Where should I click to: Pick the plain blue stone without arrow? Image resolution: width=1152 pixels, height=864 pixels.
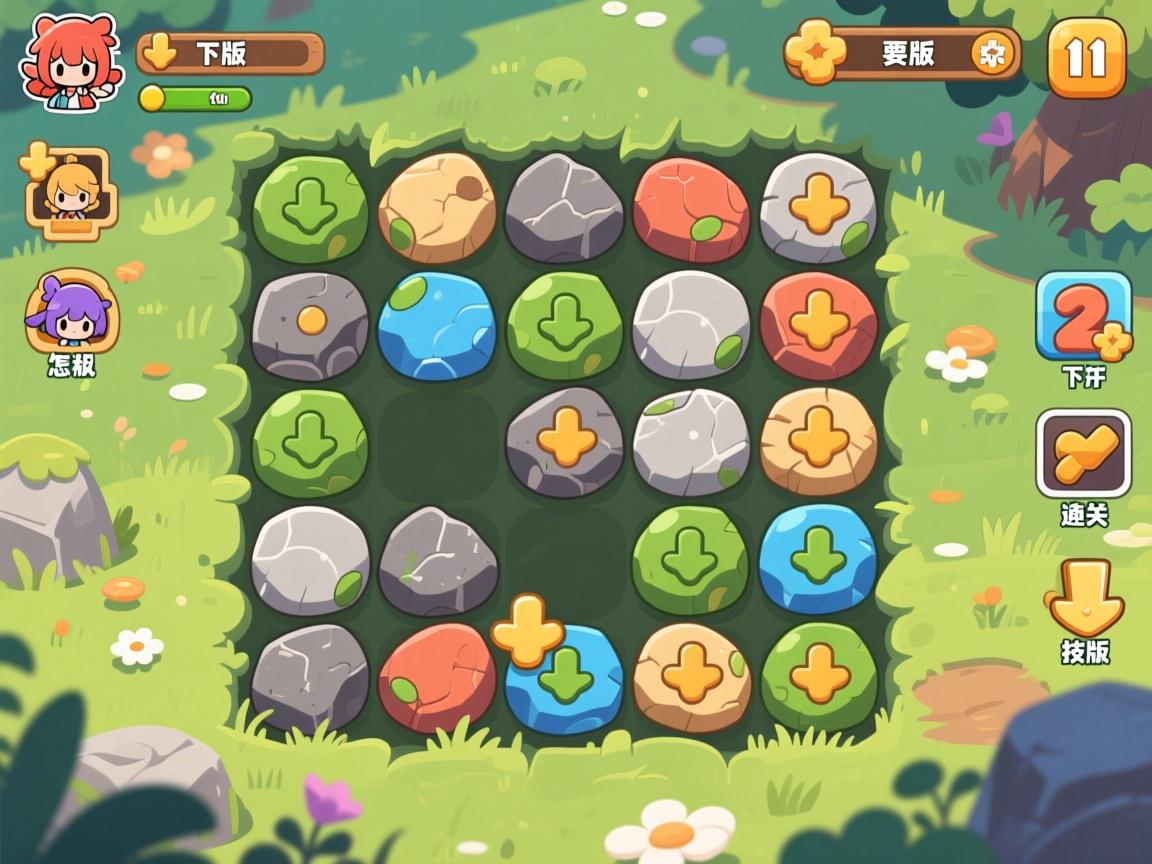[x=436, y=325]
